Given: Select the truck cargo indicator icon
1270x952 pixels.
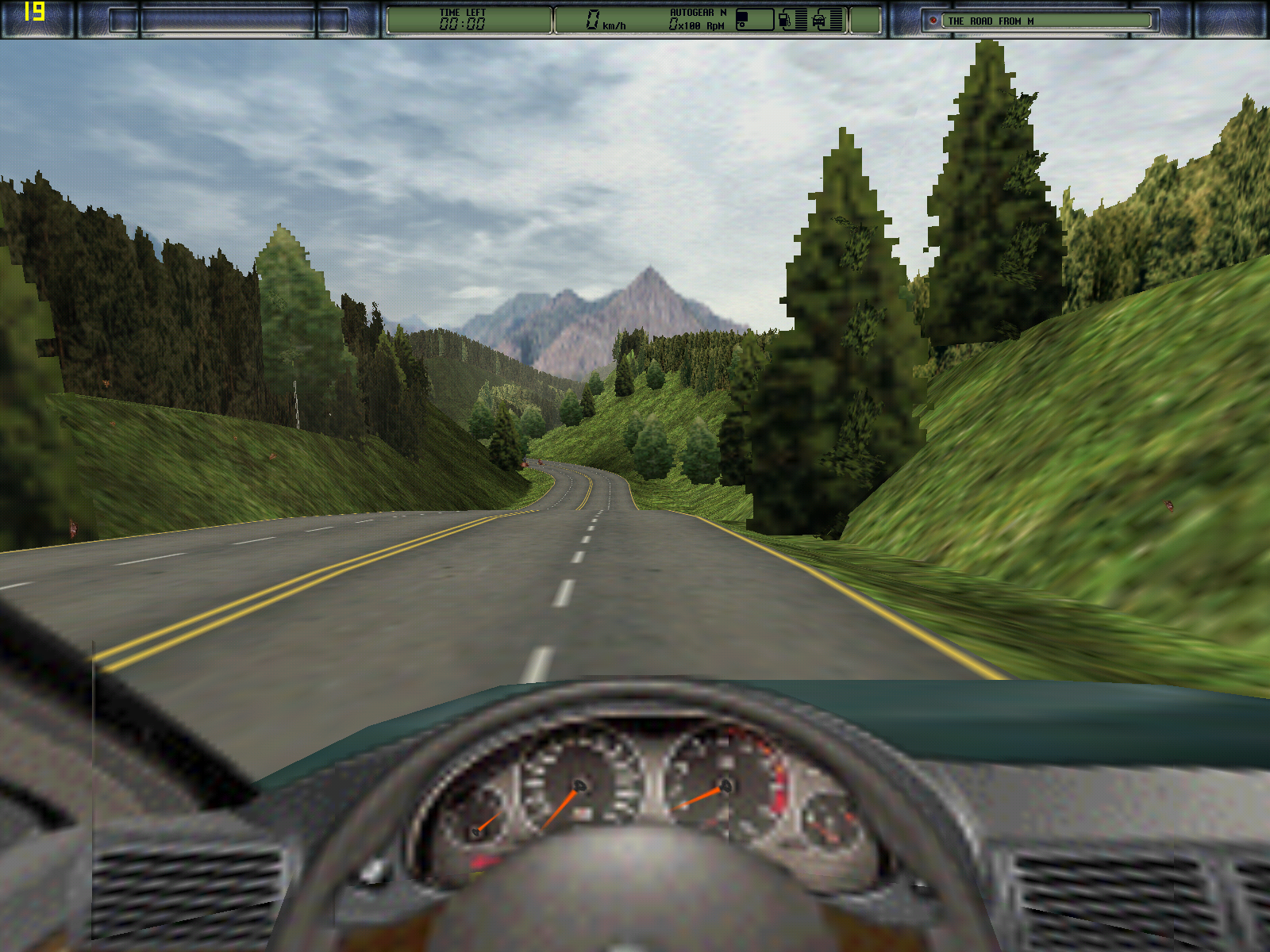Looking at the screenshot, I should point(752,20).
